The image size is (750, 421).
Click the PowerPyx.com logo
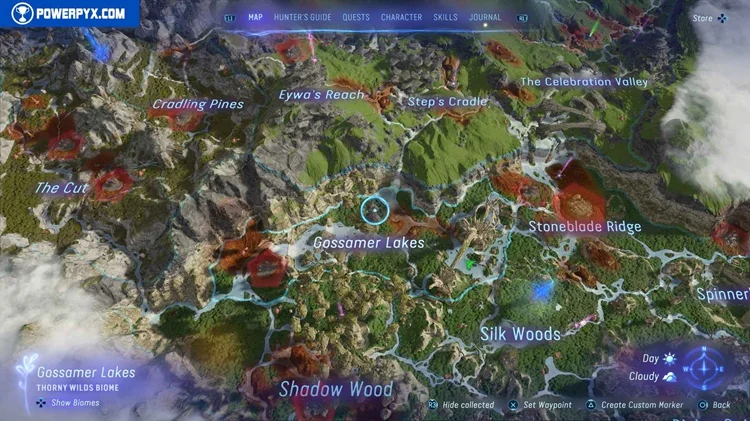pyautogui.click(x=68, y=13)
